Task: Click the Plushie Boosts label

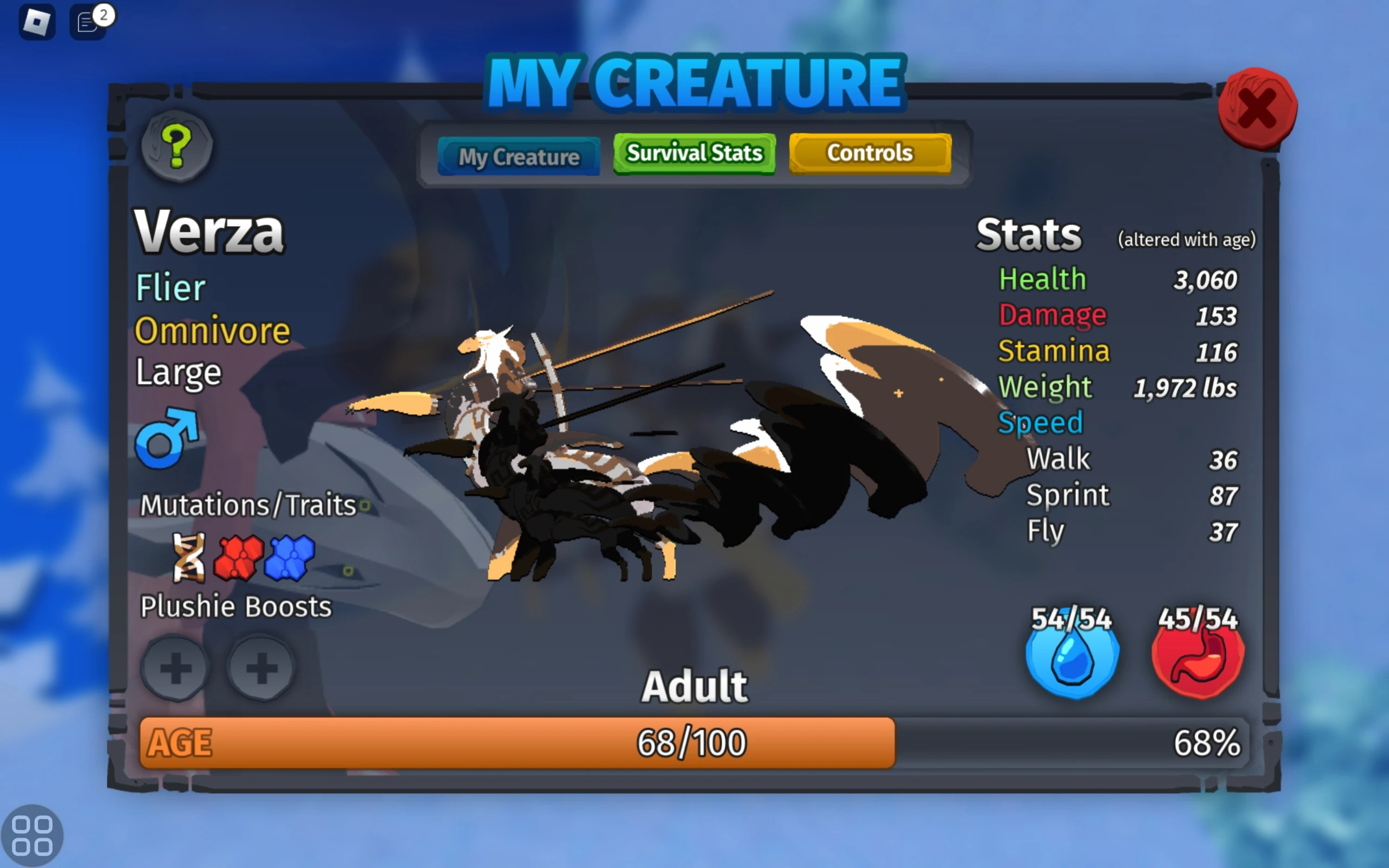Action: click(x=236, y=606)
